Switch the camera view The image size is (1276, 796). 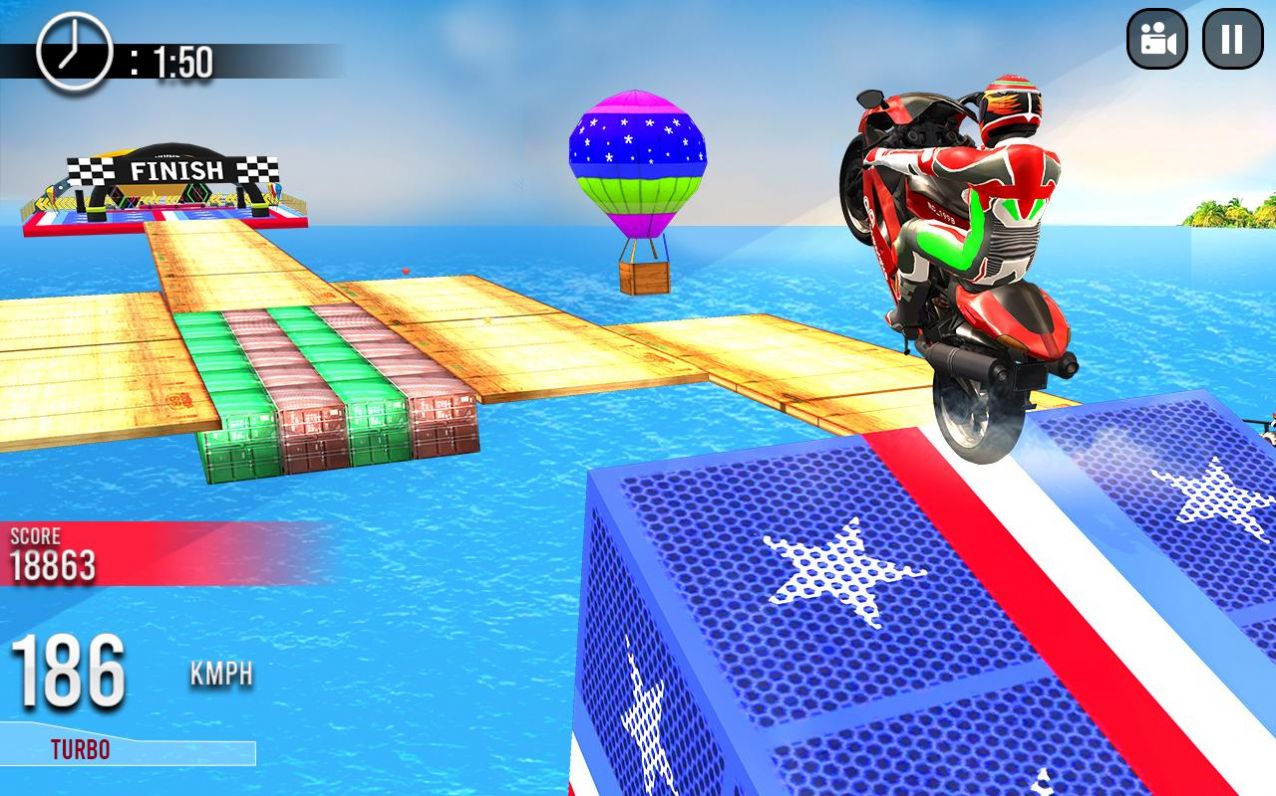1157,39
